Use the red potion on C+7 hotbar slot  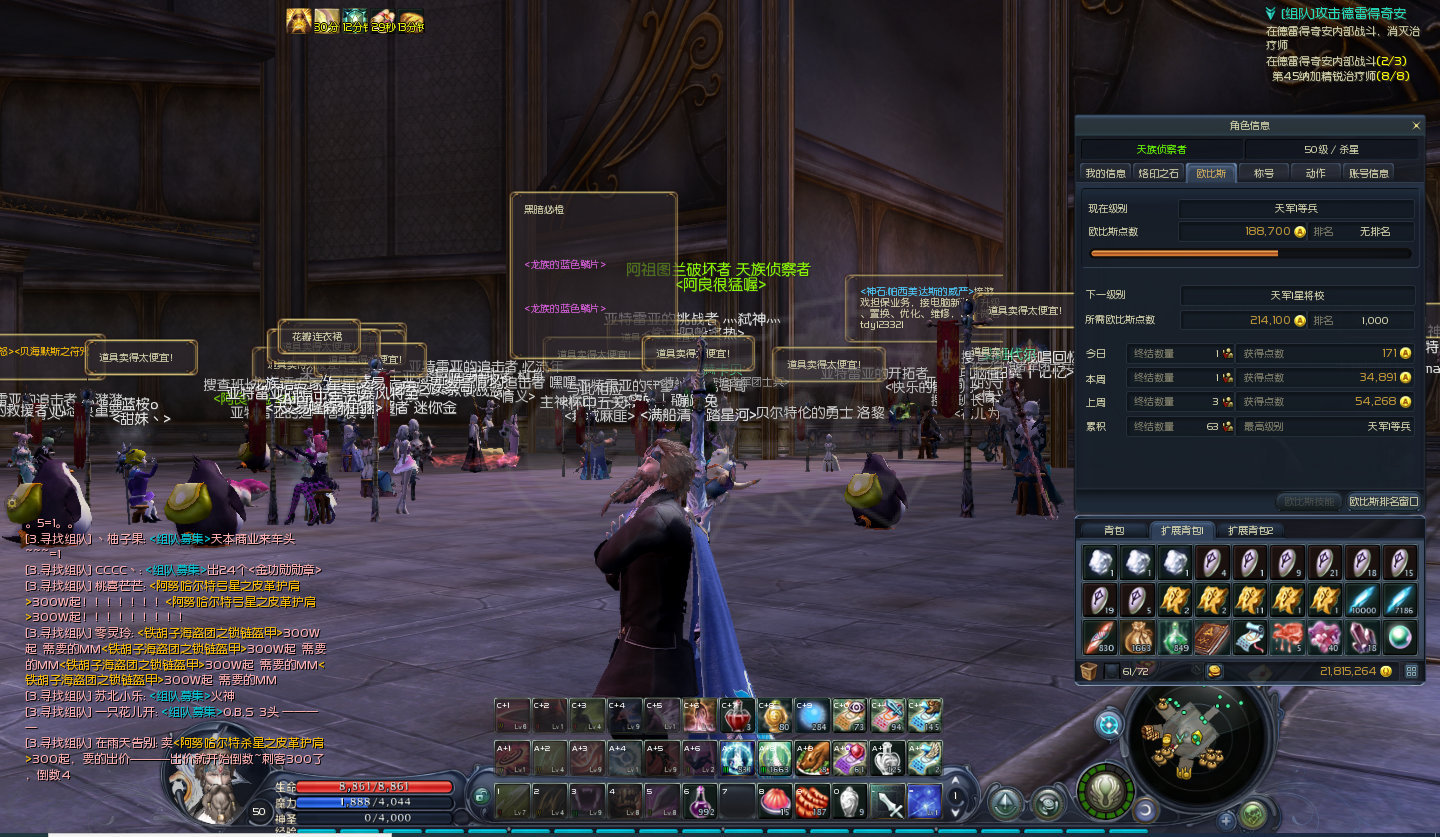point(738,717)
